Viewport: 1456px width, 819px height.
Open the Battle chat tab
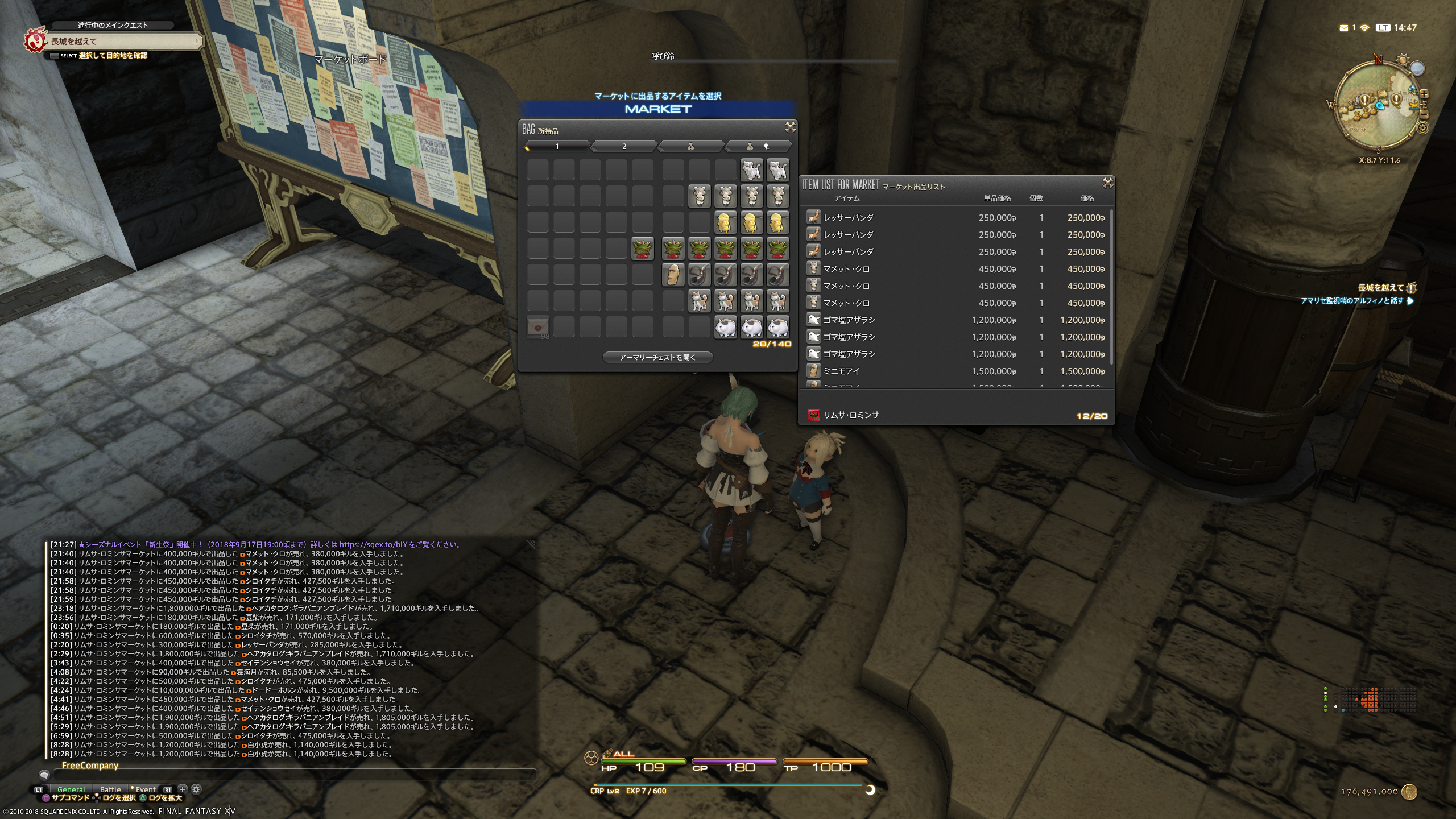click(x=110, y=789)
